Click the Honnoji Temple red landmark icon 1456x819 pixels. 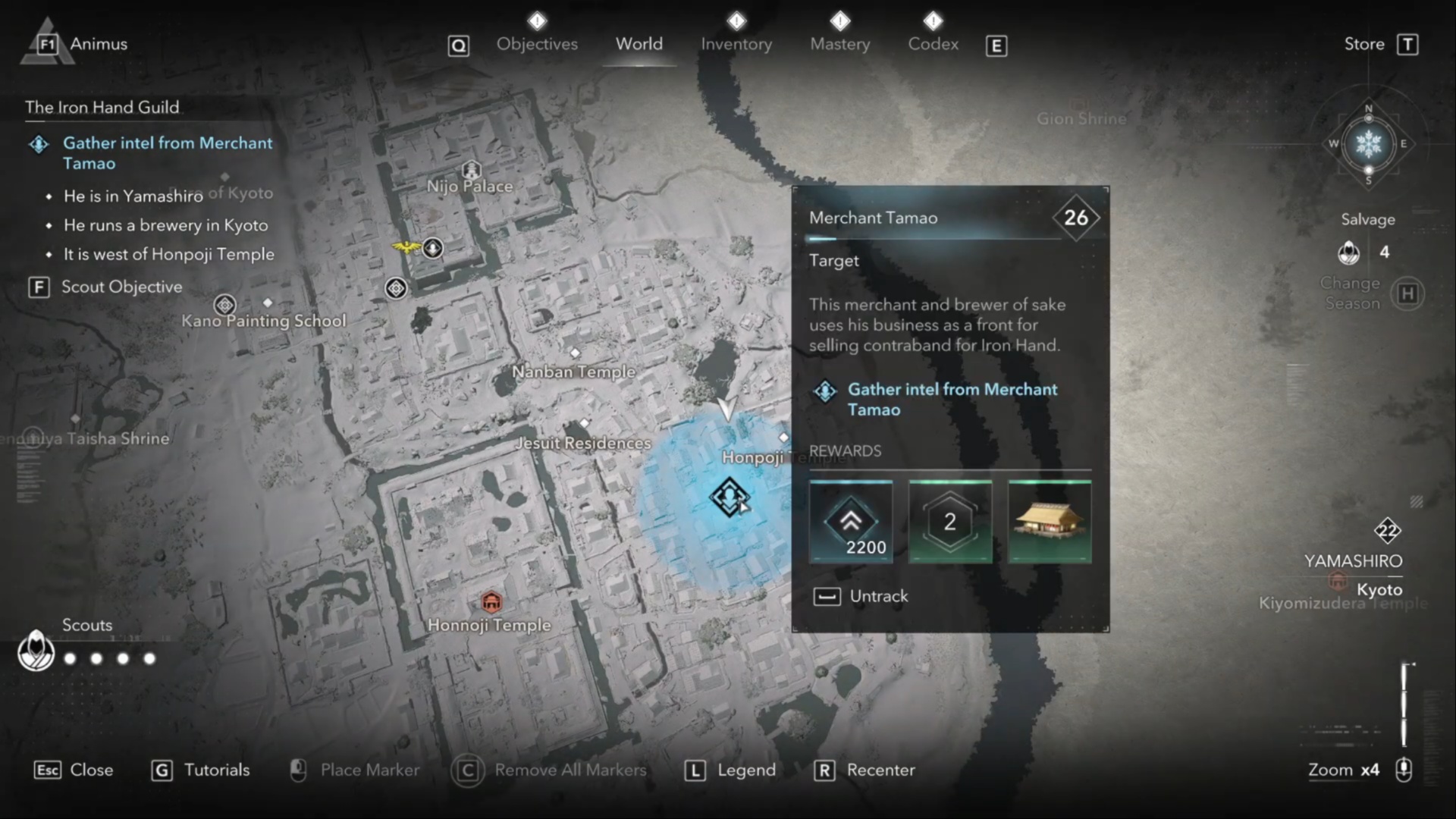pos(491,601)
